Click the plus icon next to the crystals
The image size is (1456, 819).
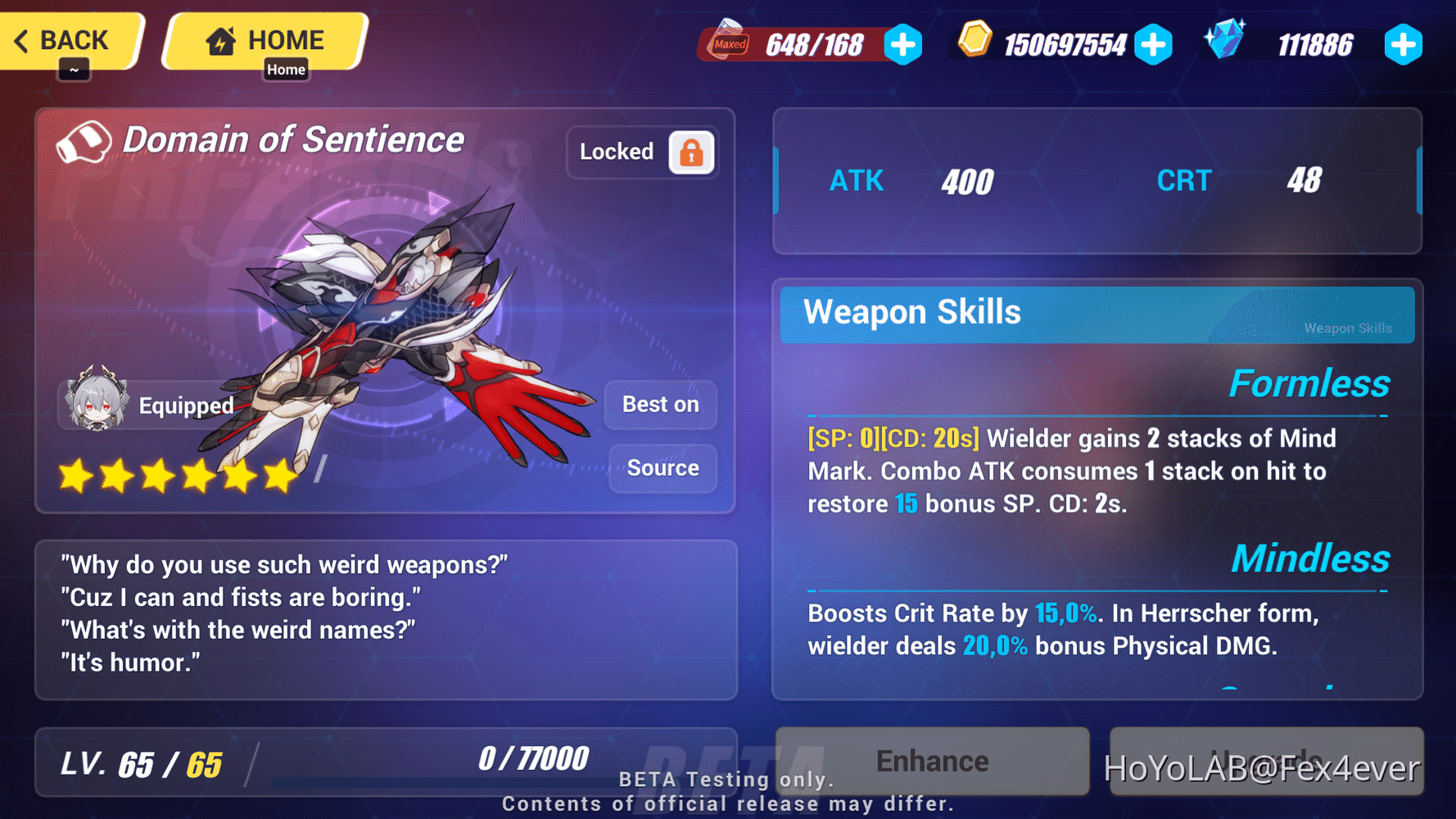(x=1404, y=45)
